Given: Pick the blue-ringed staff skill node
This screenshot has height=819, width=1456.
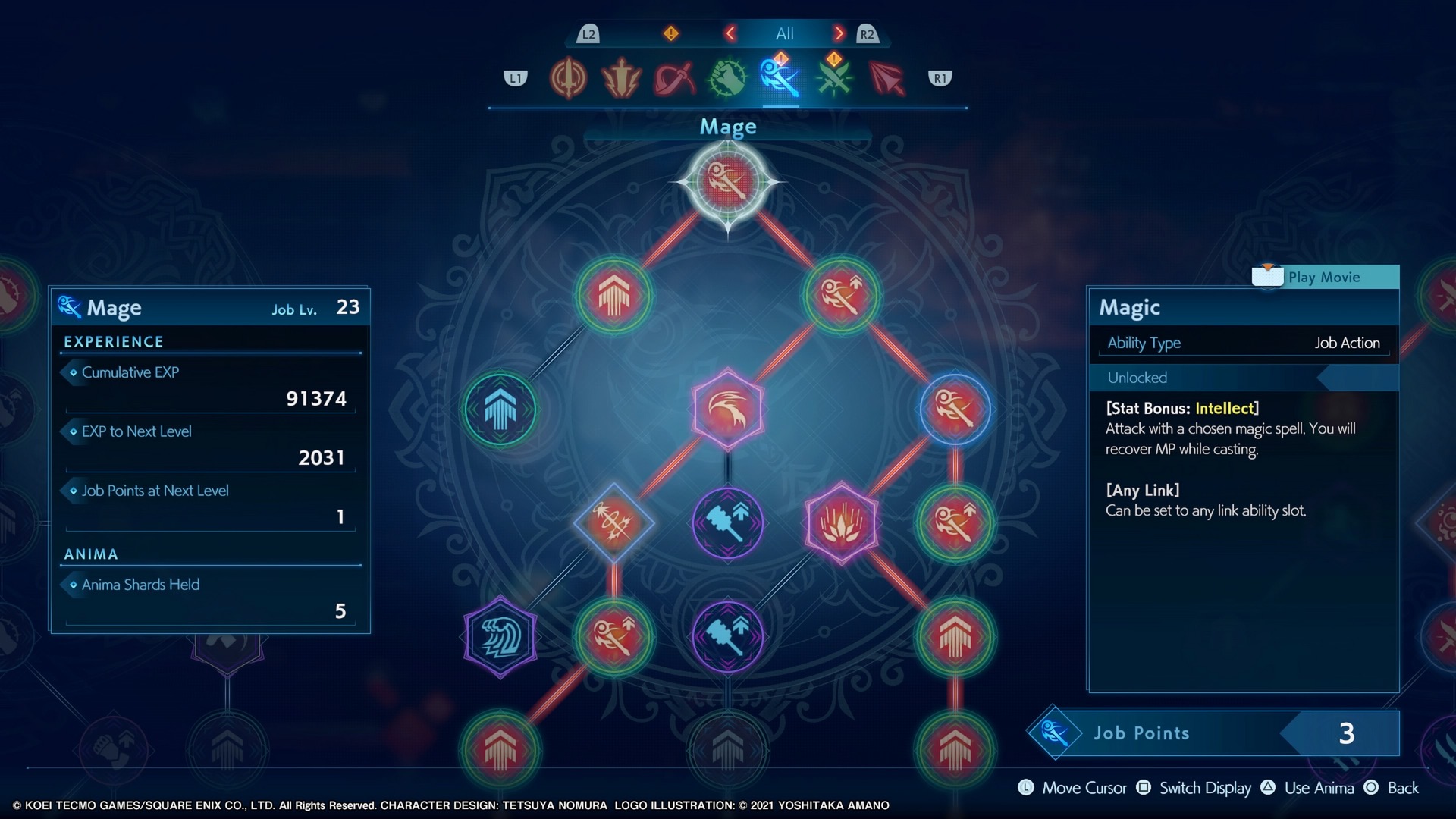Looking at the screenshot, I should click(x=955, y=409).
